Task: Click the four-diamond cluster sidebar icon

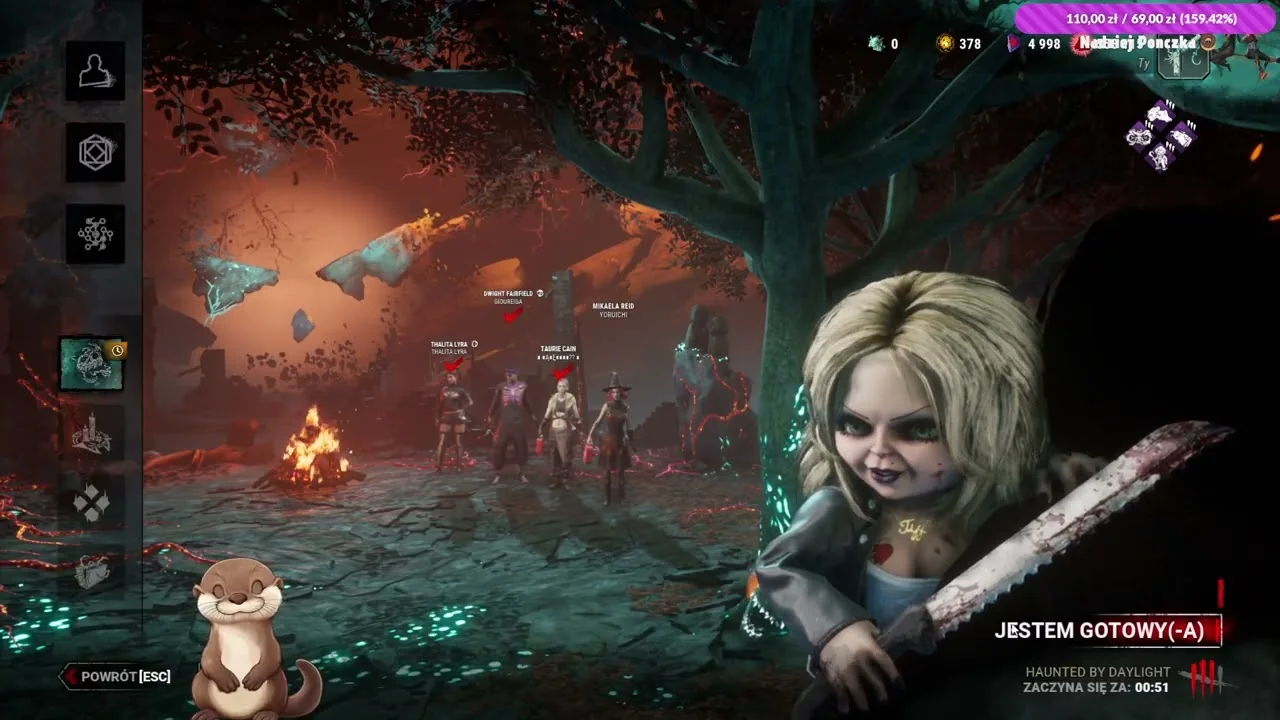Action: (x=92, y=503)
